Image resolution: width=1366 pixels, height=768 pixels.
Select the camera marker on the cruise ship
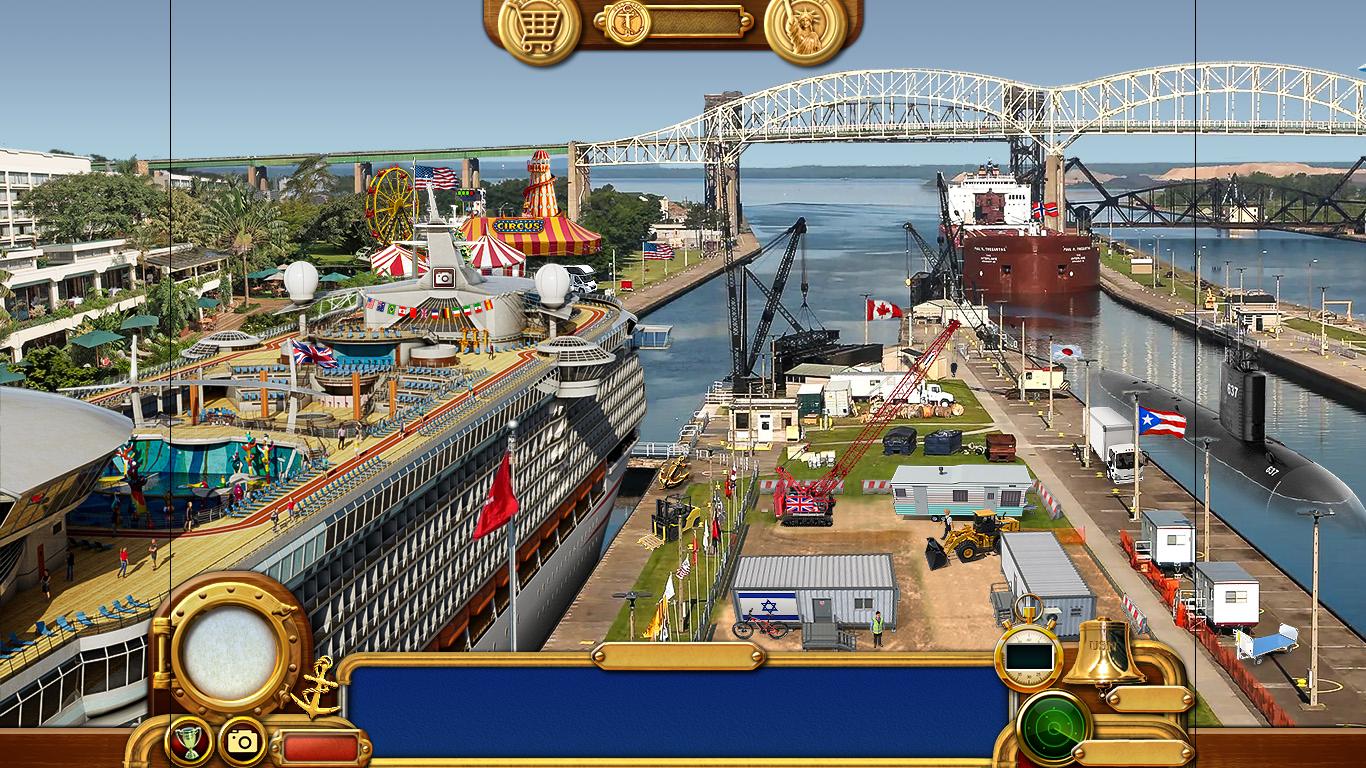tap(444, 278)
